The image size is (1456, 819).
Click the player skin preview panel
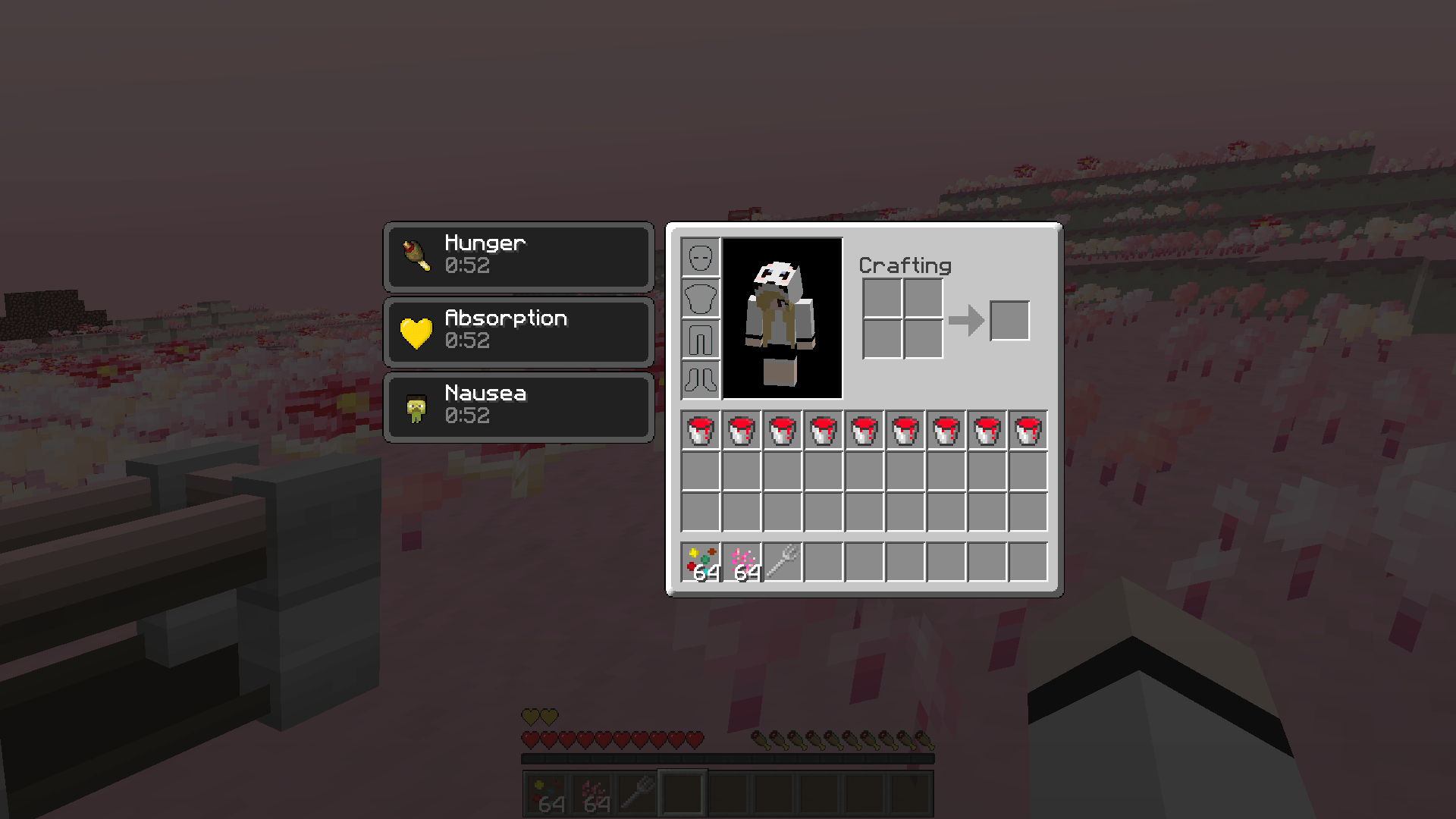782,318
